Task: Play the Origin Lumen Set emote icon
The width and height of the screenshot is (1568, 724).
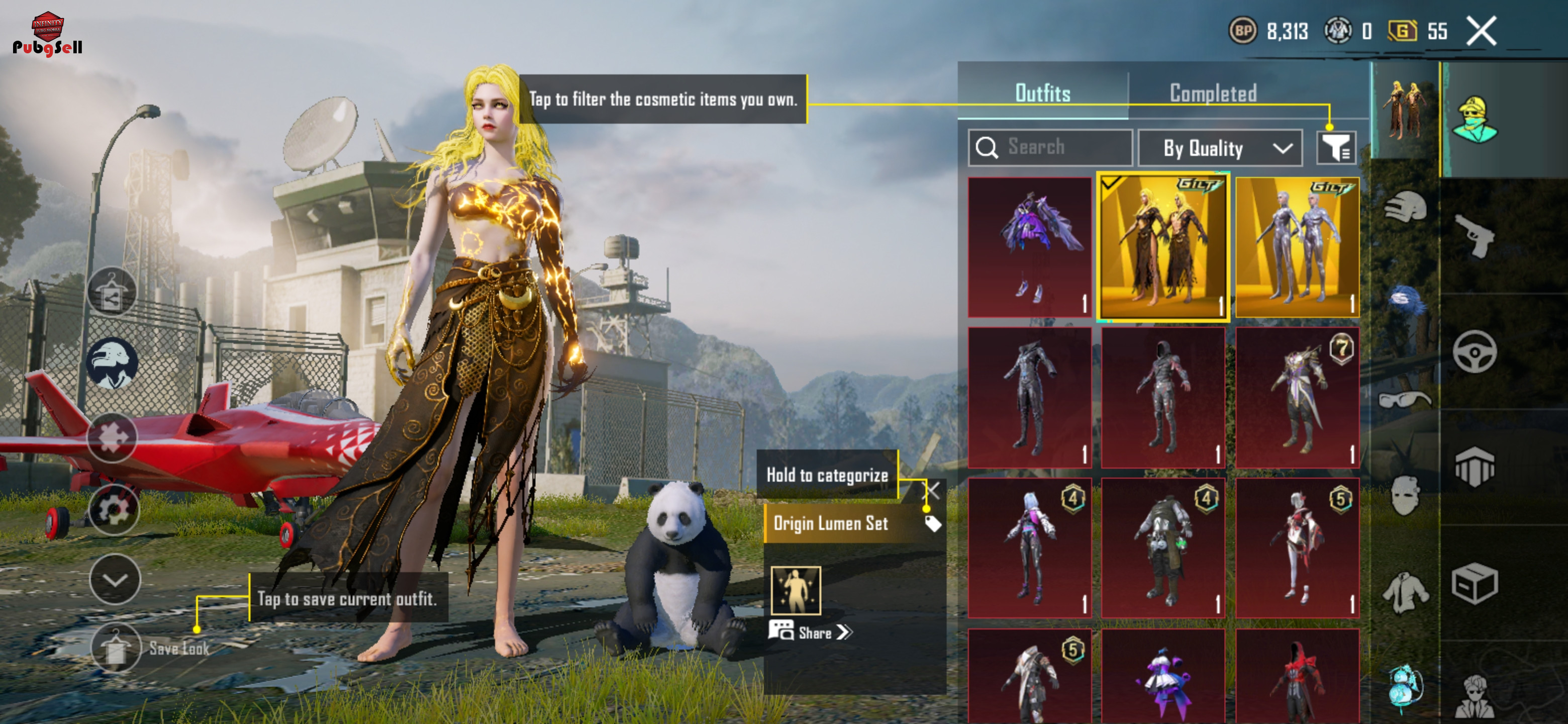Action: coord(796,590)
